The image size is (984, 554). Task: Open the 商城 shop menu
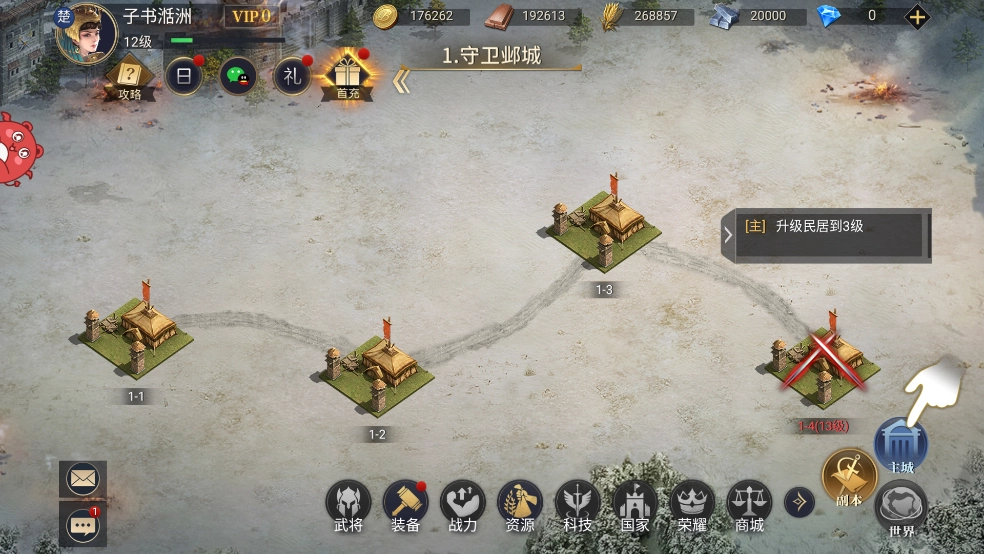click(x=749, y=505)
